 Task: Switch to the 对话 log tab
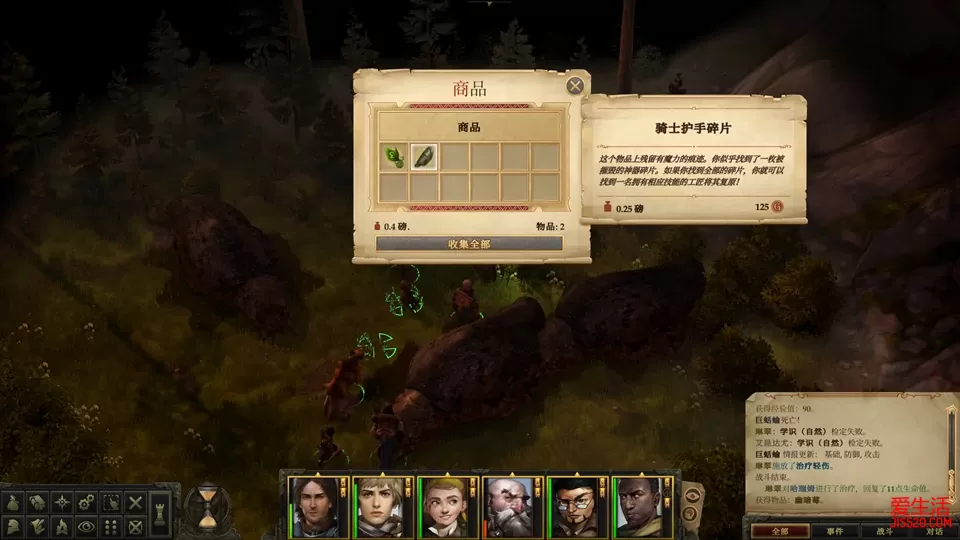pos(934,531)
